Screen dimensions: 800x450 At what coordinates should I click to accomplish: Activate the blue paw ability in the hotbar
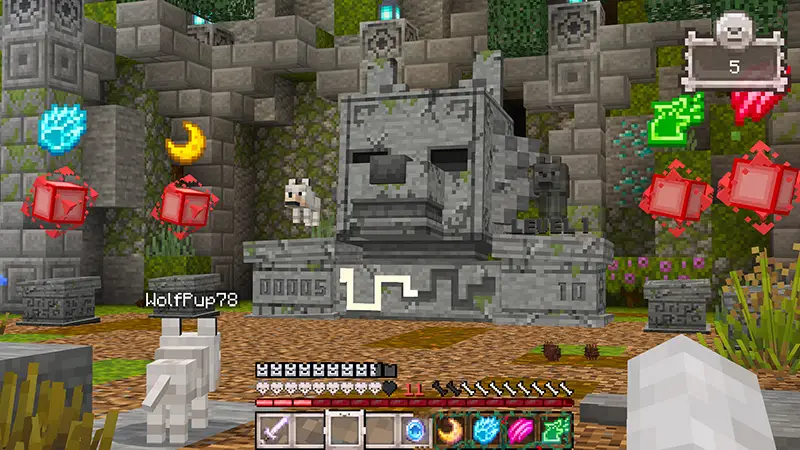pyautogui.click(x=486, y=429)
